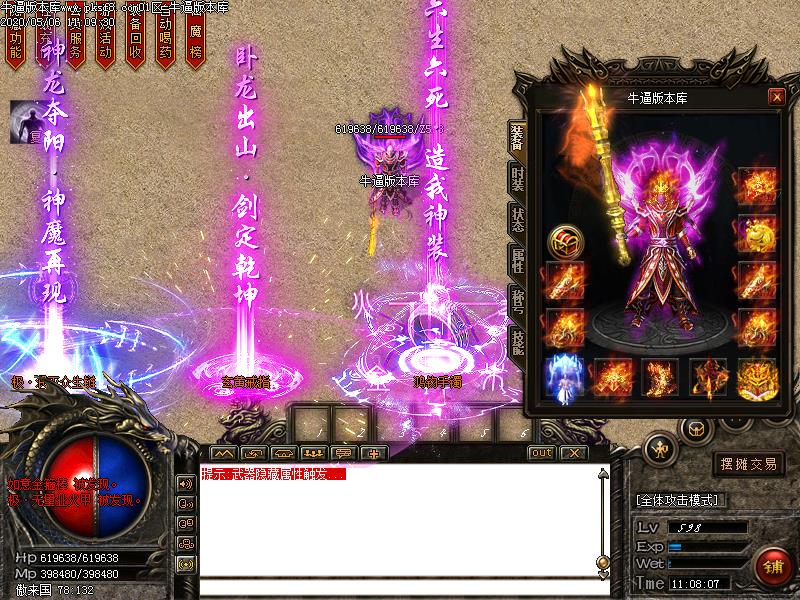Screen dimensions: 800x600
Task: Click the 'out' button above chat
Action: 541,453
